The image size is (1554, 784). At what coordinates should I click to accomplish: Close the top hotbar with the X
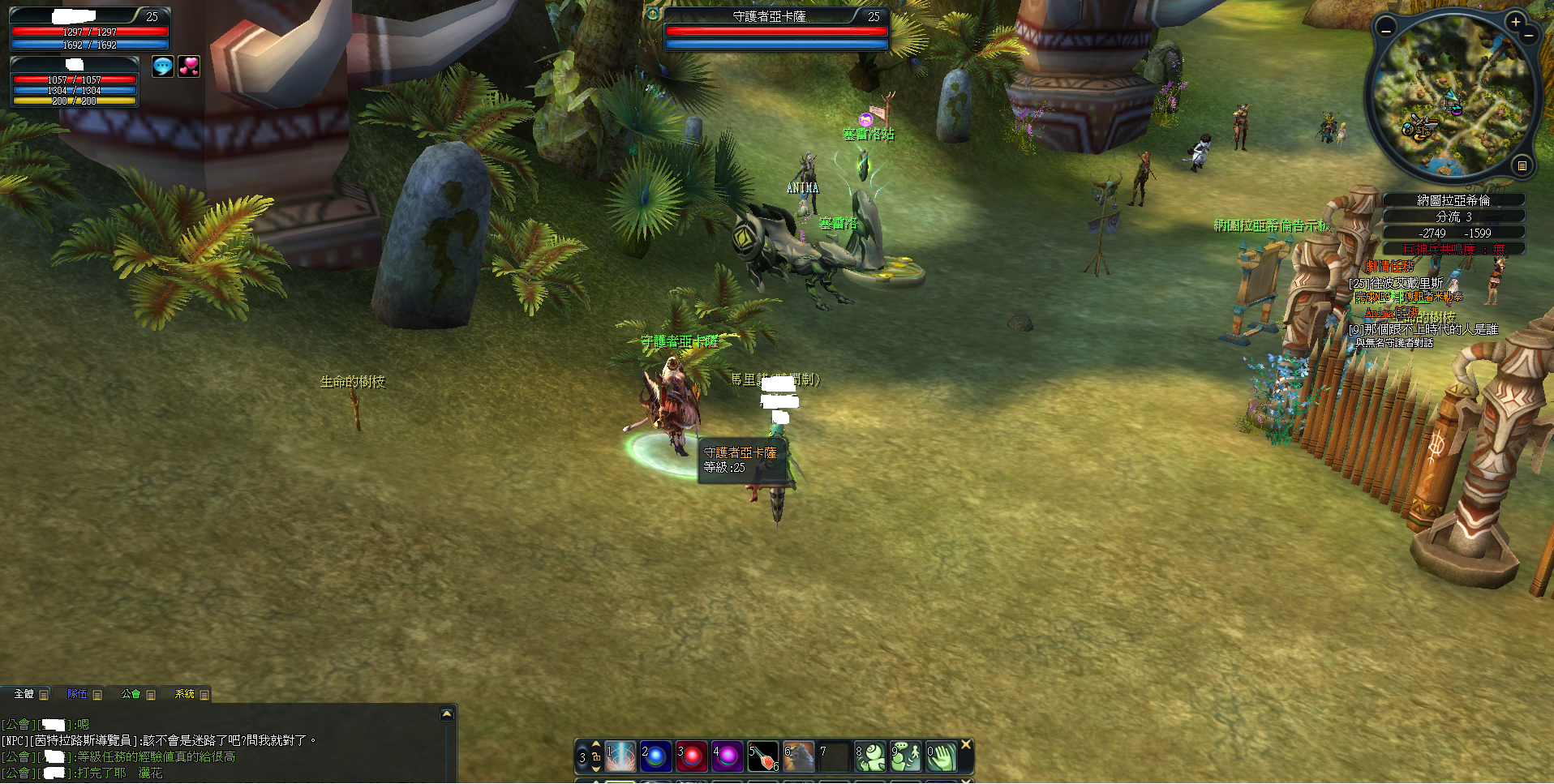tap(966, 744)
